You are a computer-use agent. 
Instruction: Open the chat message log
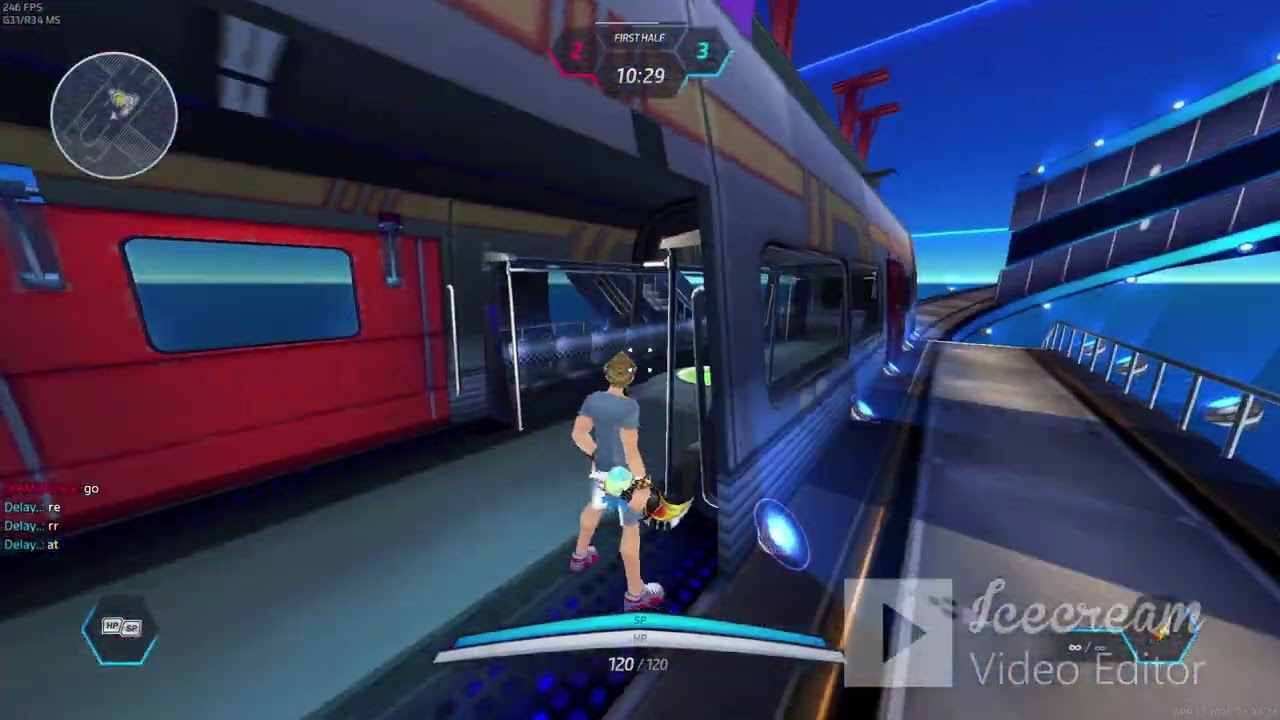point(52,517)
